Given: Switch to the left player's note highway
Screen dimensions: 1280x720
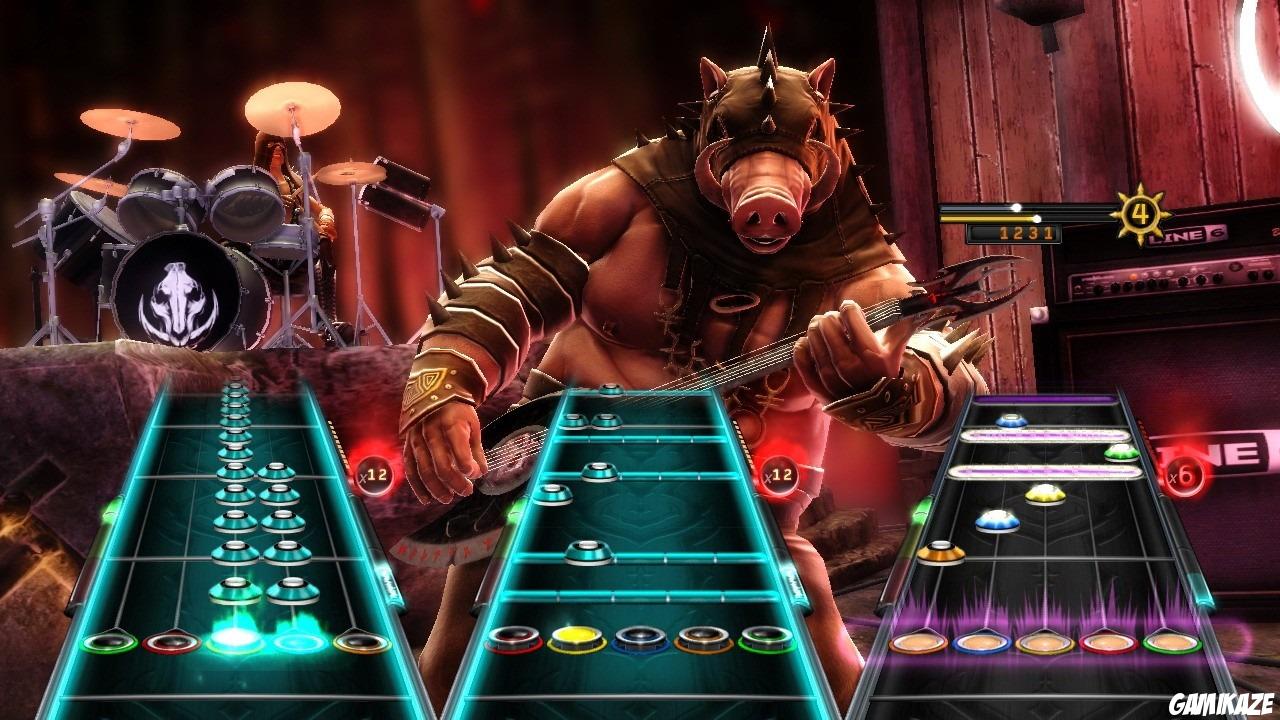Looking at the screenshot, I should [x=230, y=520].
